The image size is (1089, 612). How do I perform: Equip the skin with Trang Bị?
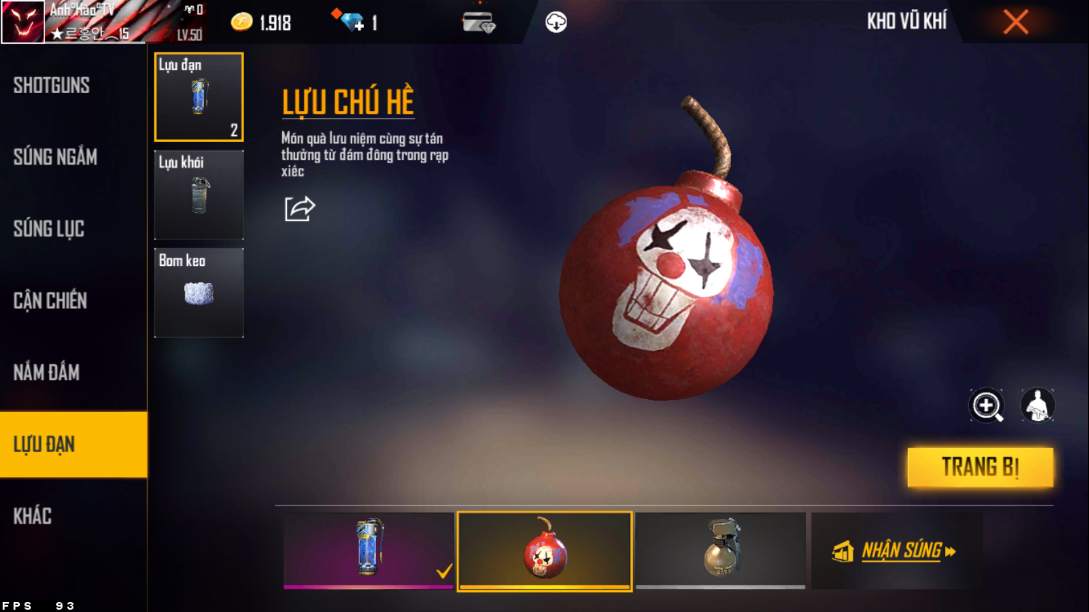tap(980, 467)
